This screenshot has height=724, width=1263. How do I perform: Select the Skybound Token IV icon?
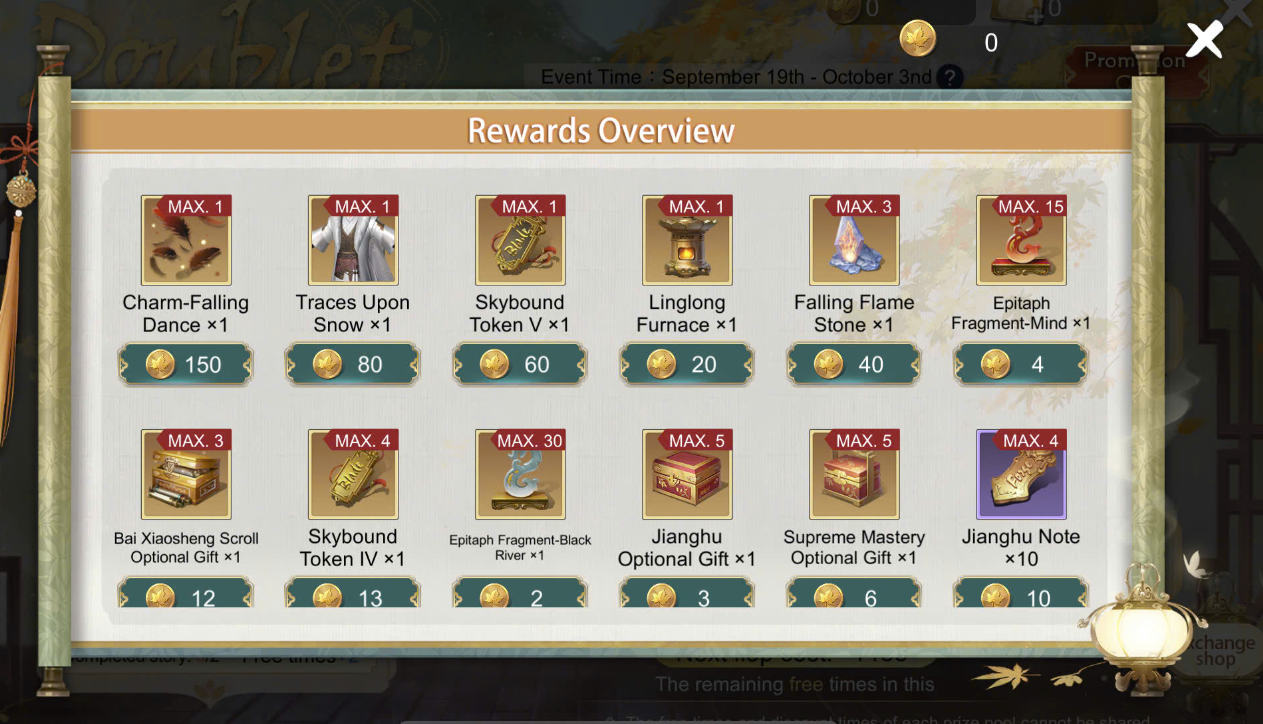pyautogui.click(x=353, y=475)
